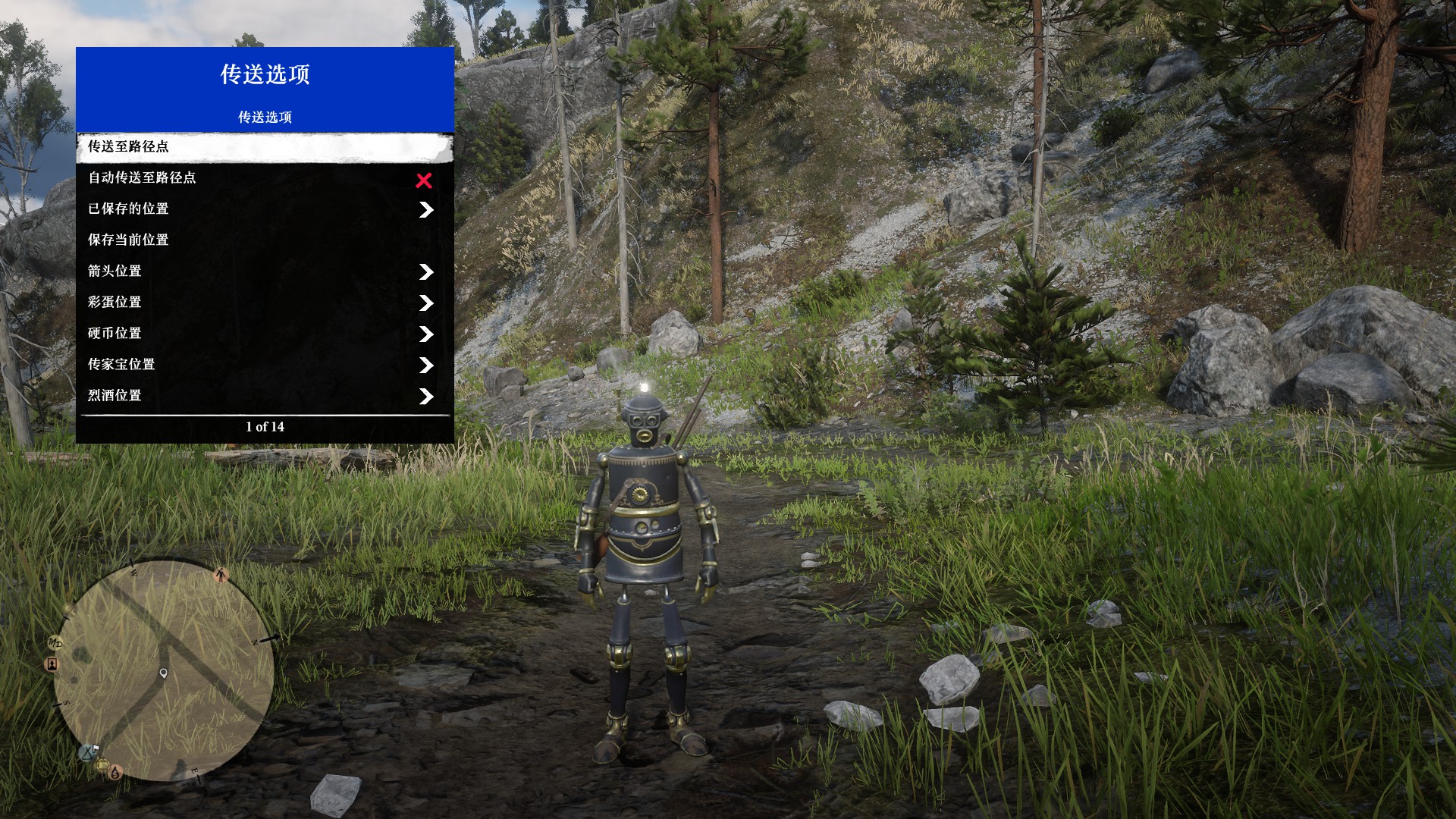Toggle 自动传送至路径点 option

coord(265,178)
